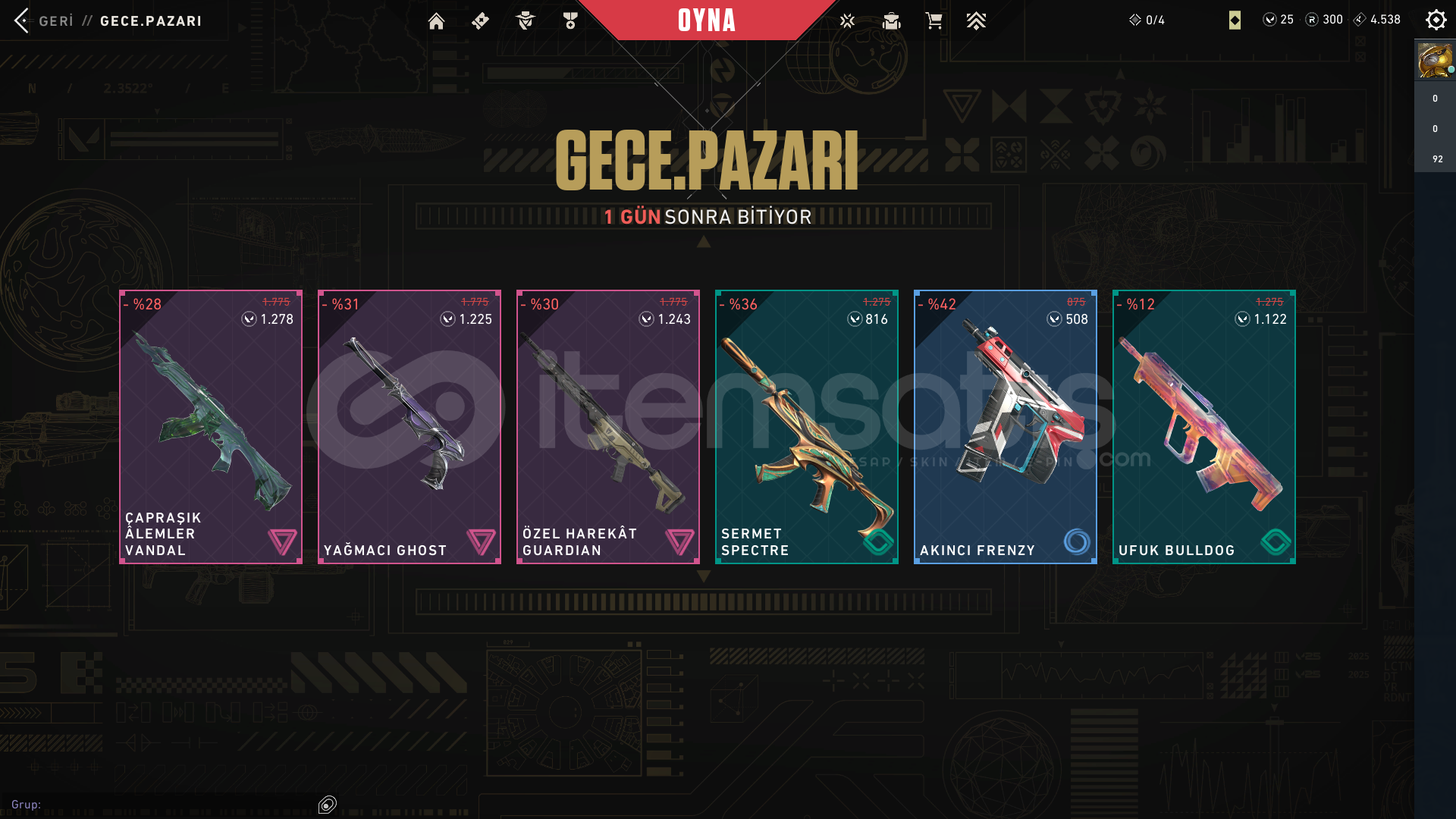Choose the Özel Harekât Guardian offer
The width and height of the screenshot is (1456, 819).
click(608, 426)
